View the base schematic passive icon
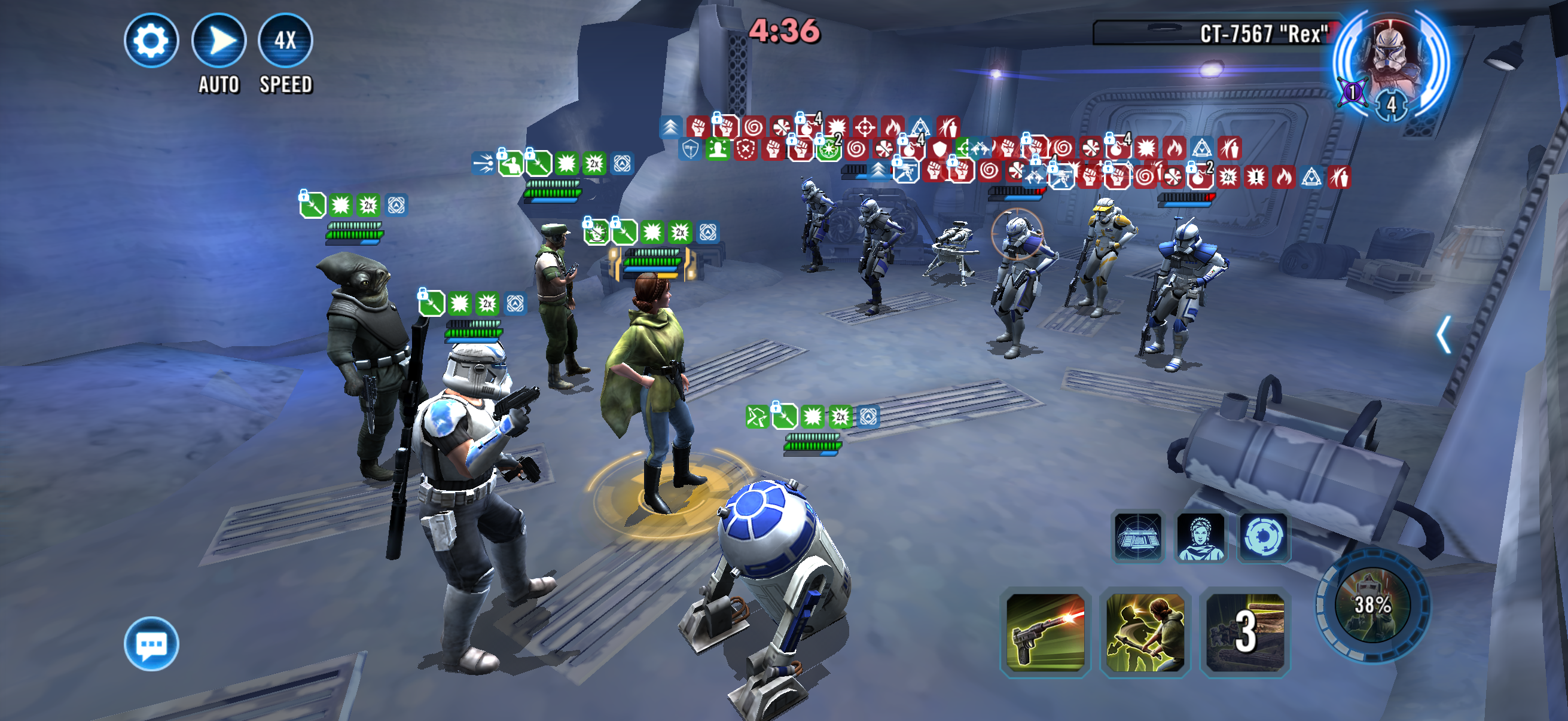1568x721 pixels. click(x=1137, y=537)
